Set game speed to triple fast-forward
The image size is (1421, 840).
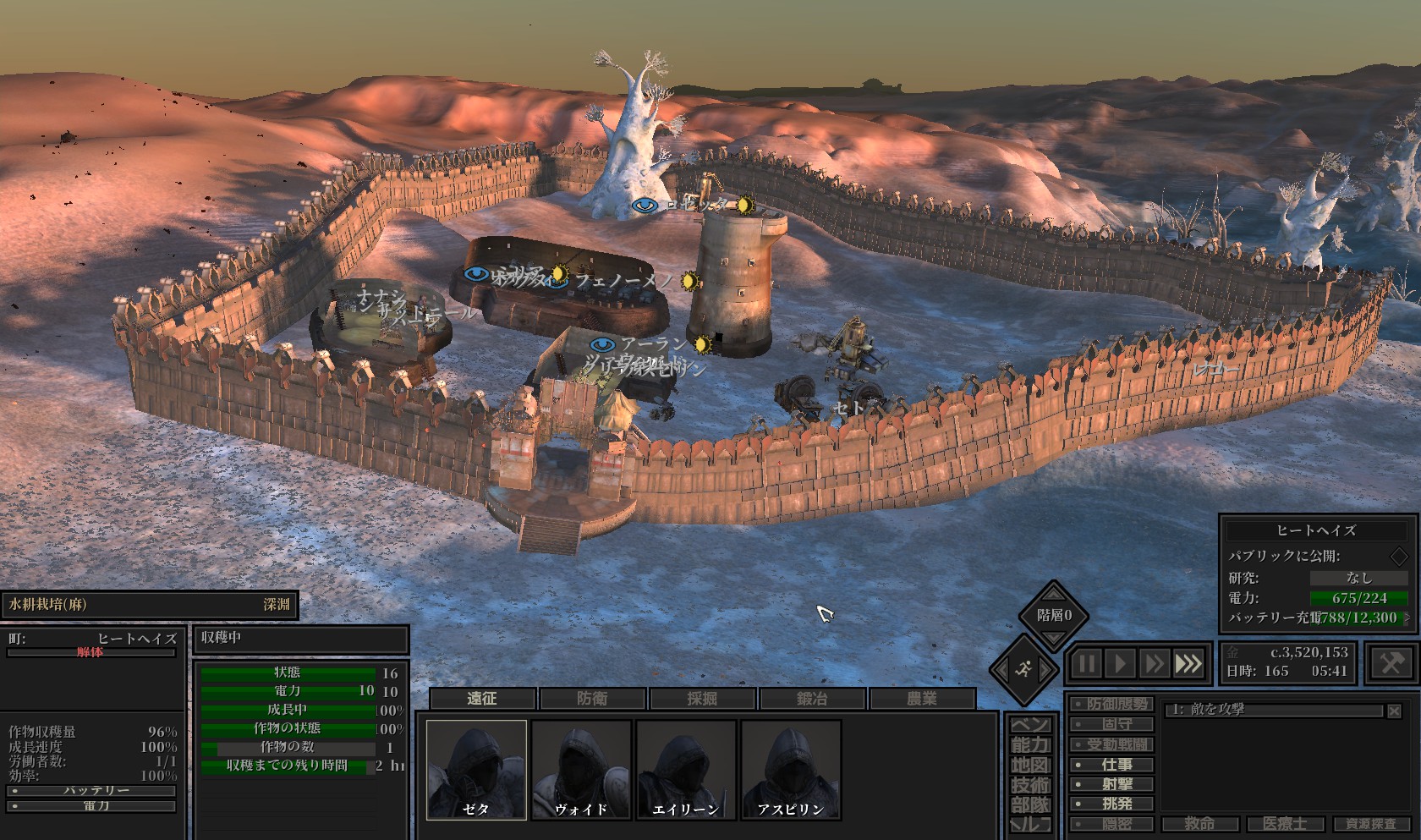(1188, 664)
